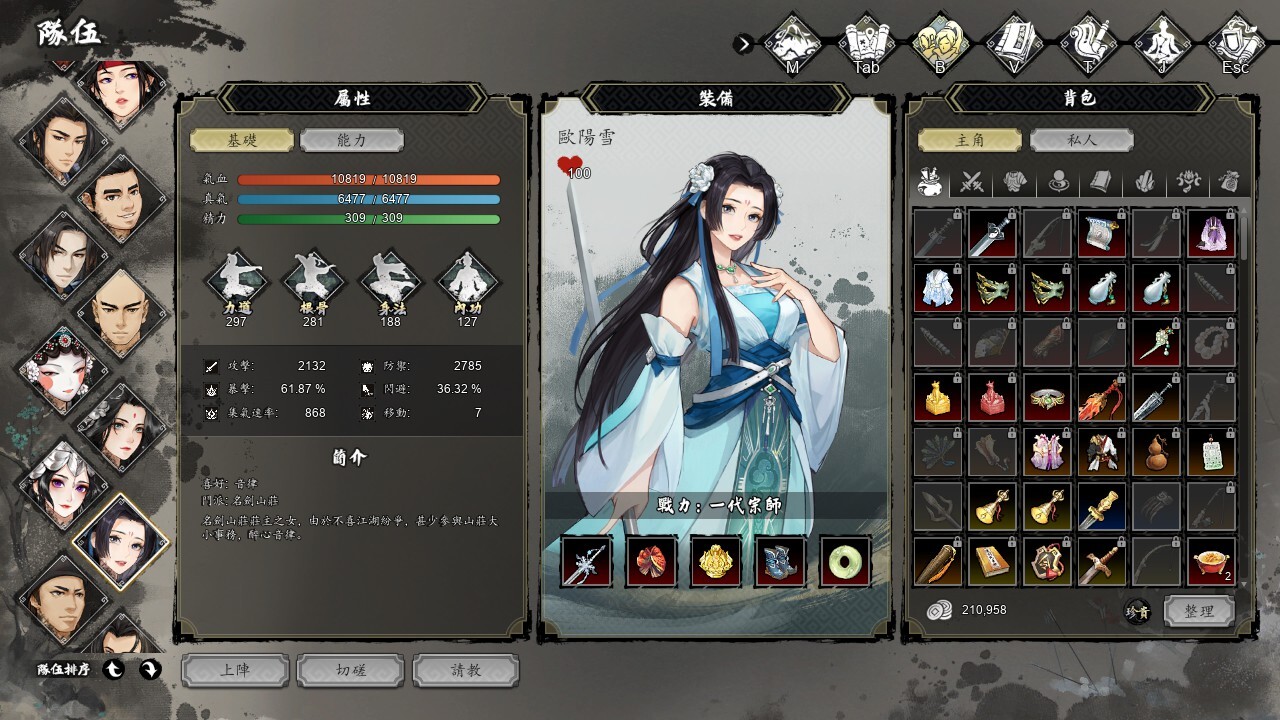
Task: Click the equipped blue boots slot
Action: coord(780,561)
